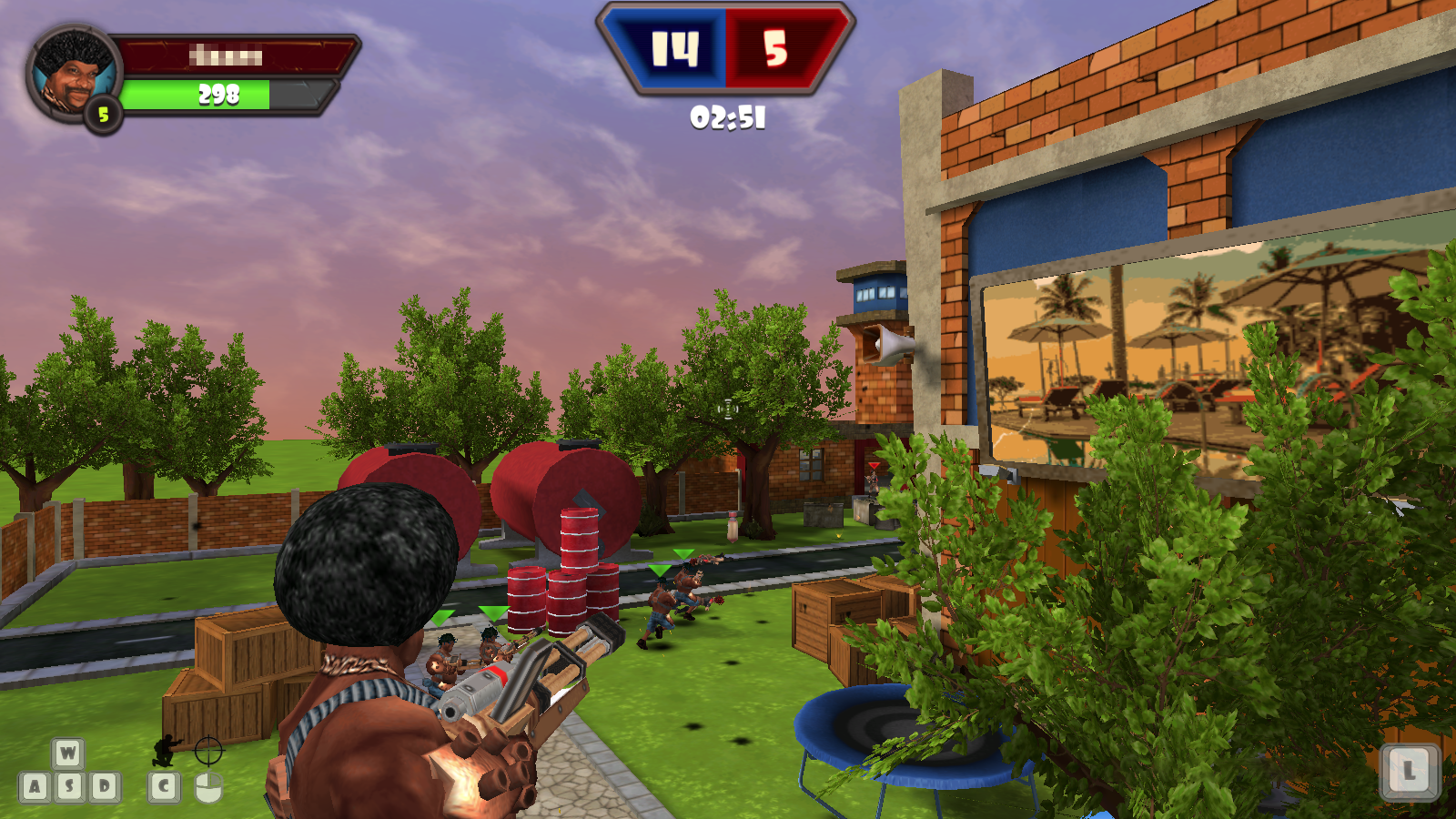
Task: Click the level 5 badge on player portrait
Action: (103, 115)
